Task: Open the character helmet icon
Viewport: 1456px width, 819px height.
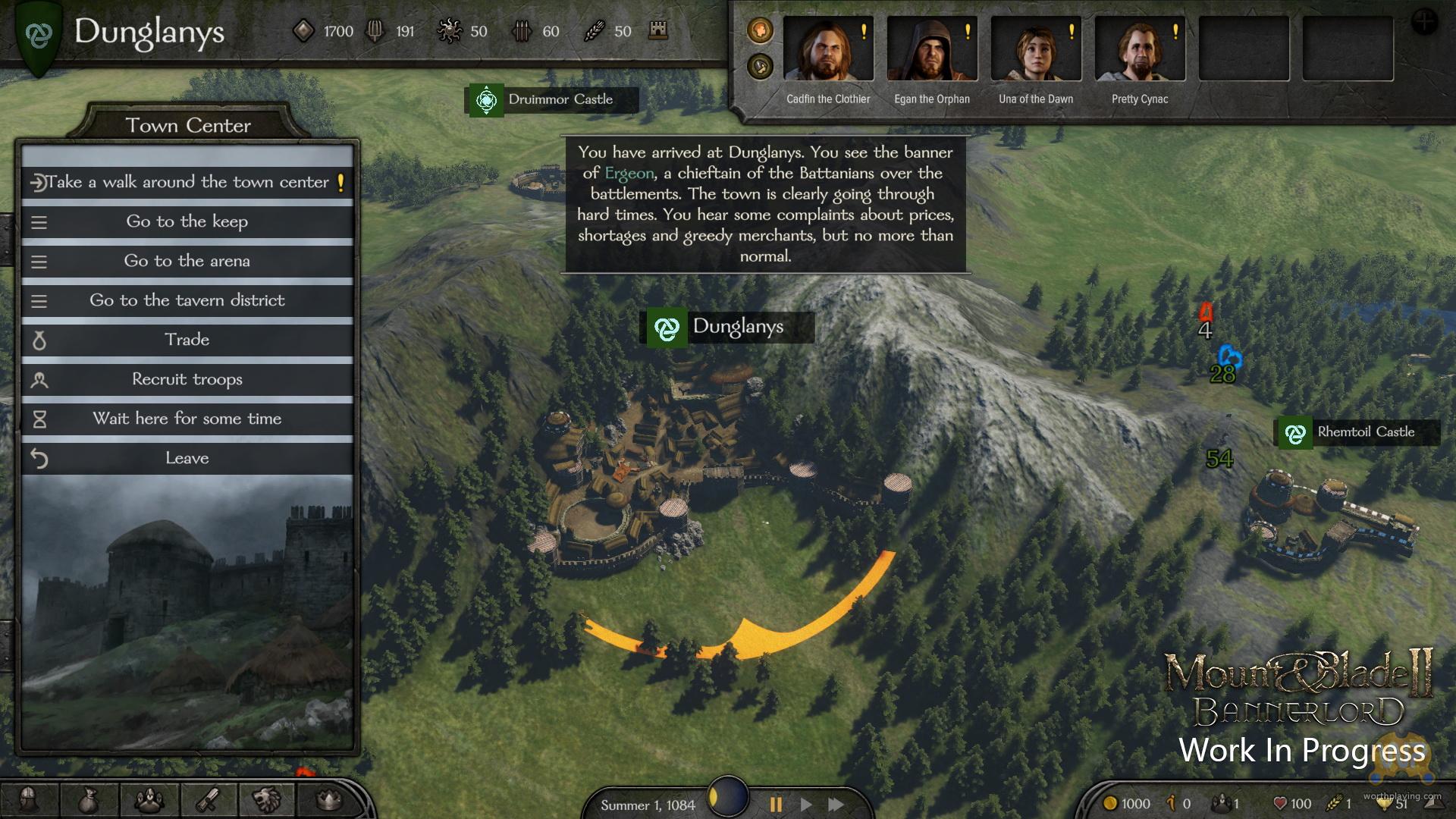Action: click(30, 799)
